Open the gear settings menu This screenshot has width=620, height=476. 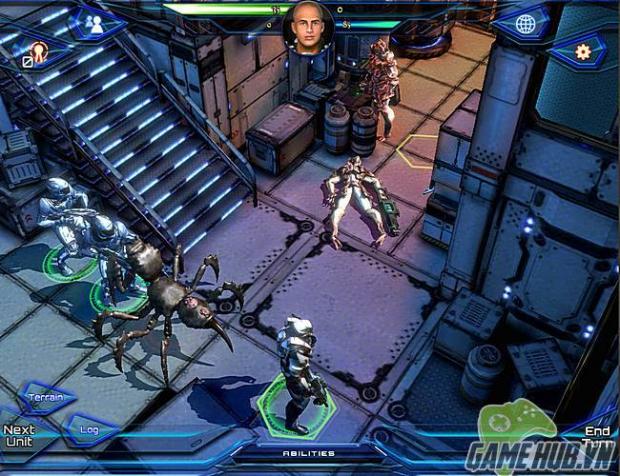(582, 50)
